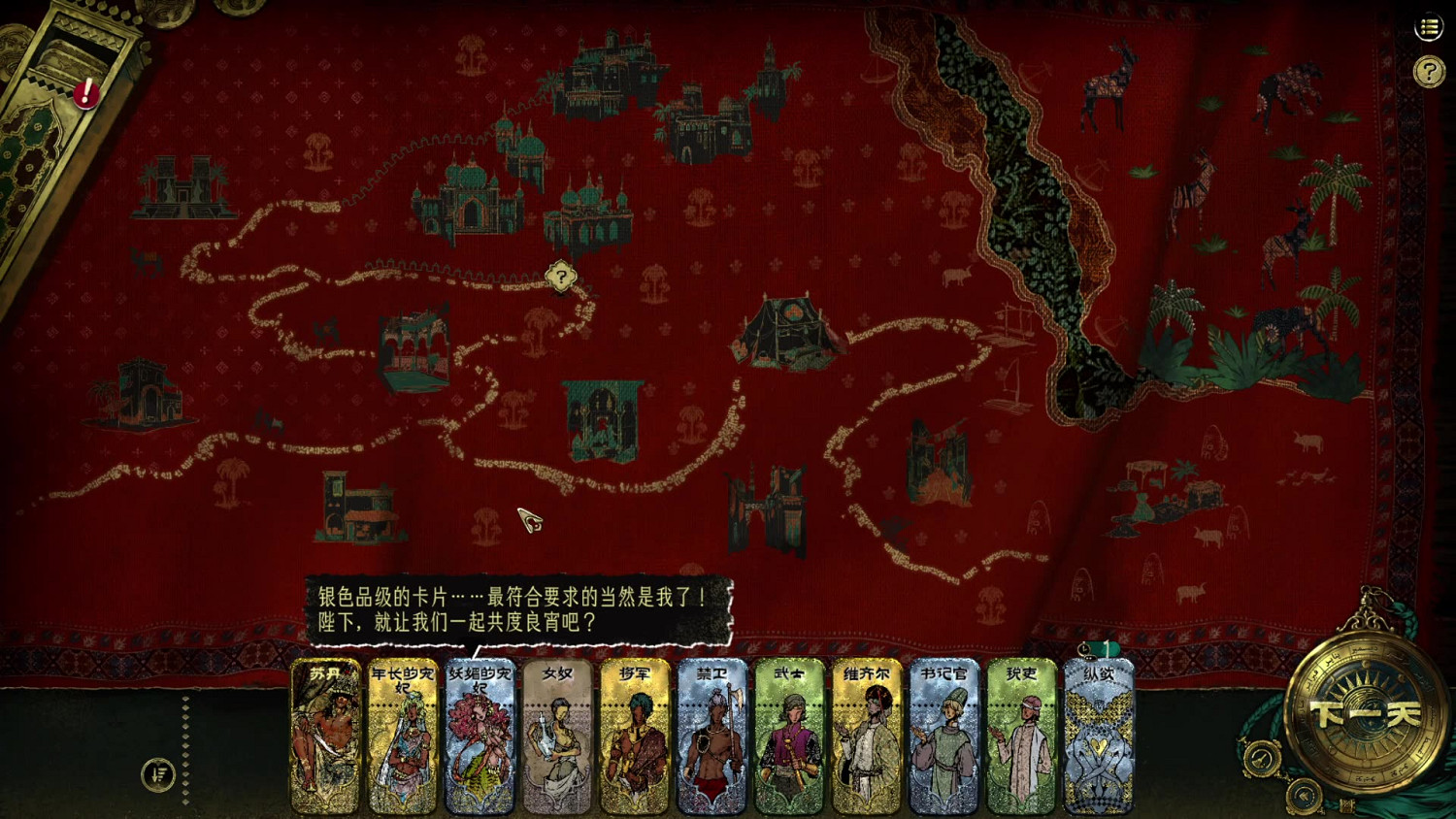Viewport: 1456px width, 819px height.
Task: Select the 维齐尔 vizier card
Action: 867,737
